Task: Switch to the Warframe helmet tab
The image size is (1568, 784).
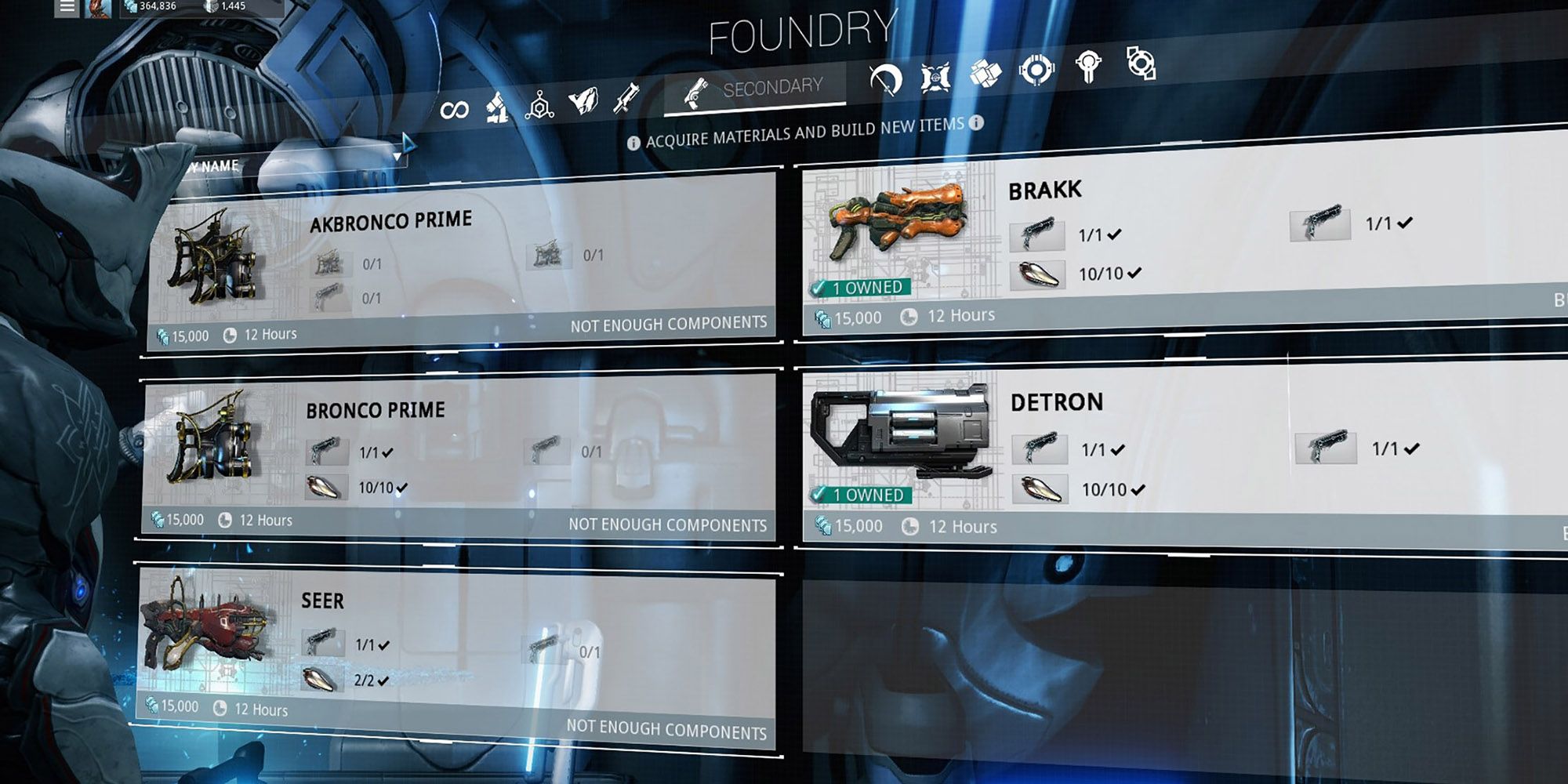Action: pos(583,101)
